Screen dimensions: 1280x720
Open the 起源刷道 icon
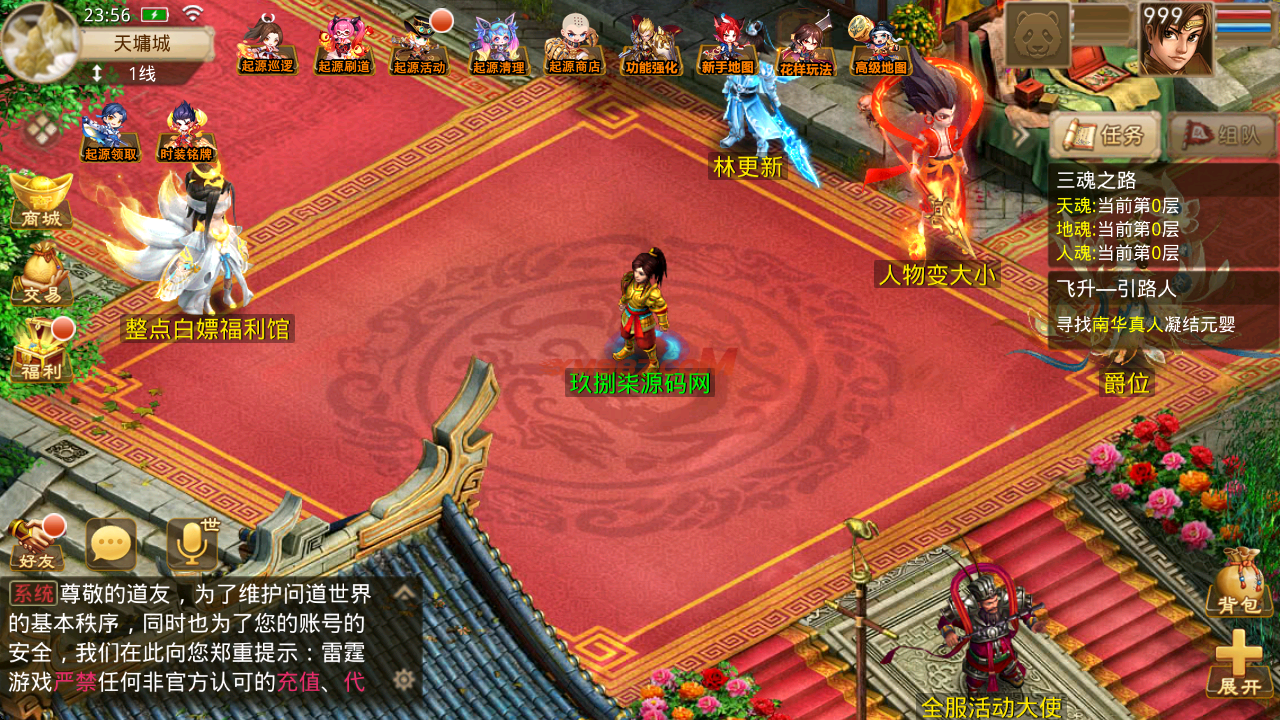[344, 46]
